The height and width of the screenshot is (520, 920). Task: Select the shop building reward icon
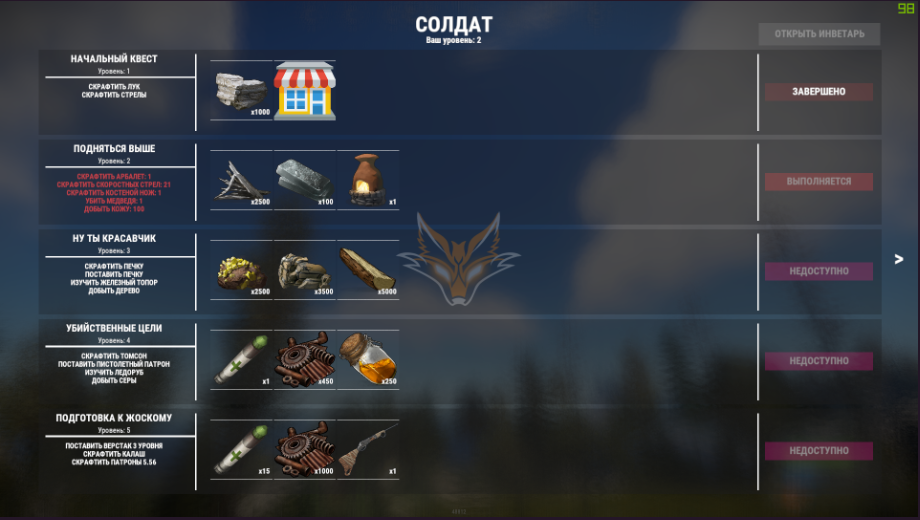point(305,91)
